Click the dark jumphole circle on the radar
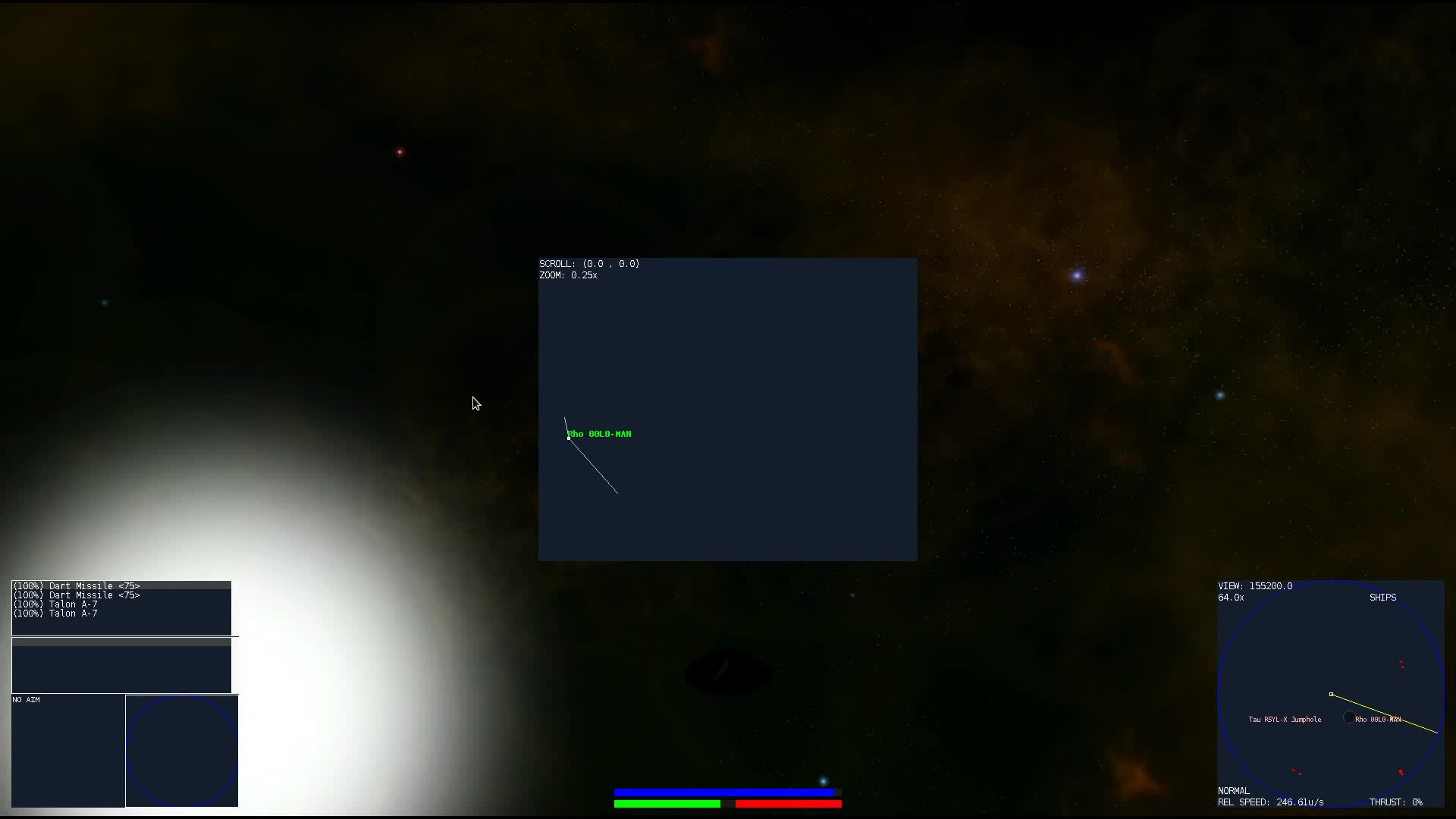1456x819 pixels. (1349, 717)
